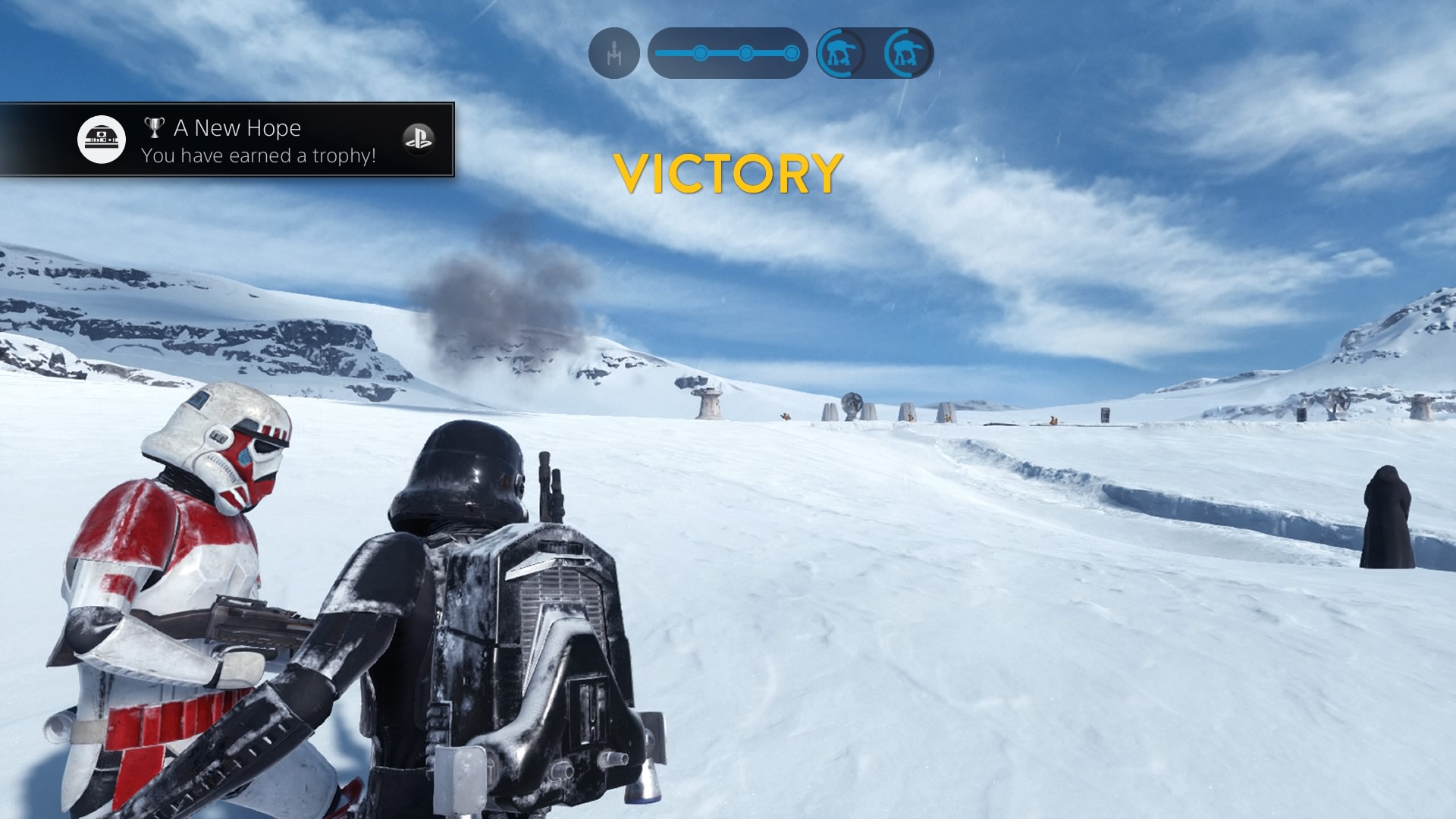1456x819 pixels.
Task: Click the right AT-AT health ring
Action: point(907,54)
